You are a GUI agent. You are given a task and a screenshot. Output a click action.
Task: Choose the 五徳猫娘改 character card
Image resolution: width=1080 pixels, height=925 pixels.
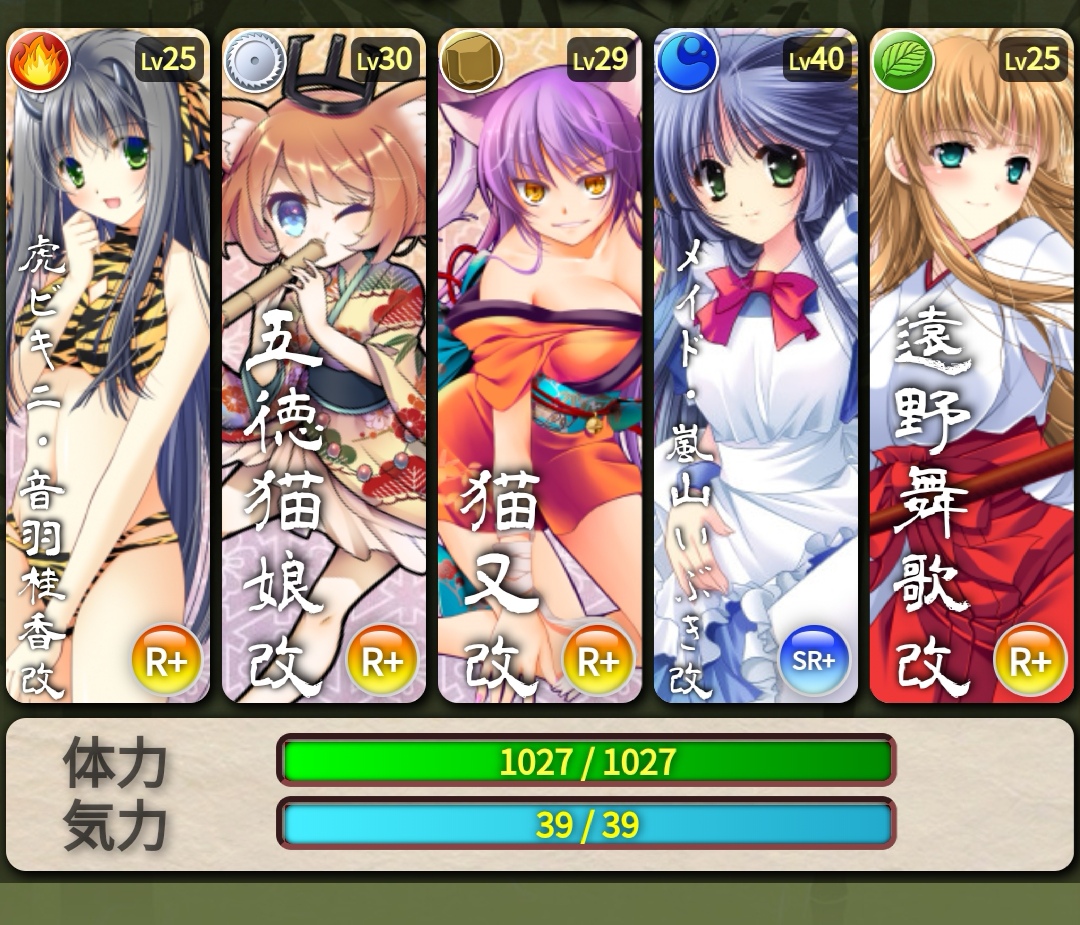324,365
